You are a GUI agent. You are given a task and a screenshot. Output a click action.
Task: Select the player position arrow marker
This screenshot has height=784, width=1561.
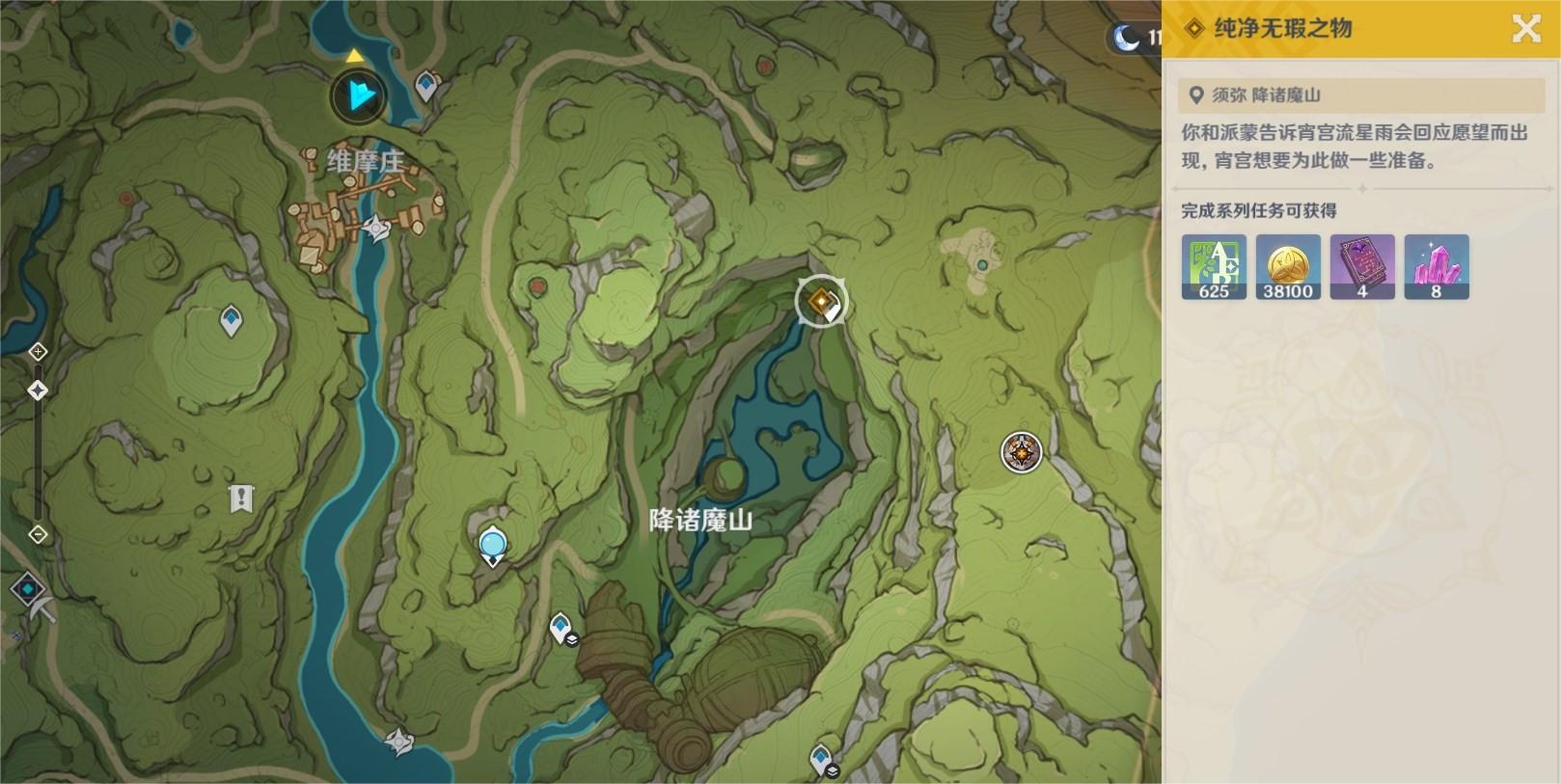359,95
